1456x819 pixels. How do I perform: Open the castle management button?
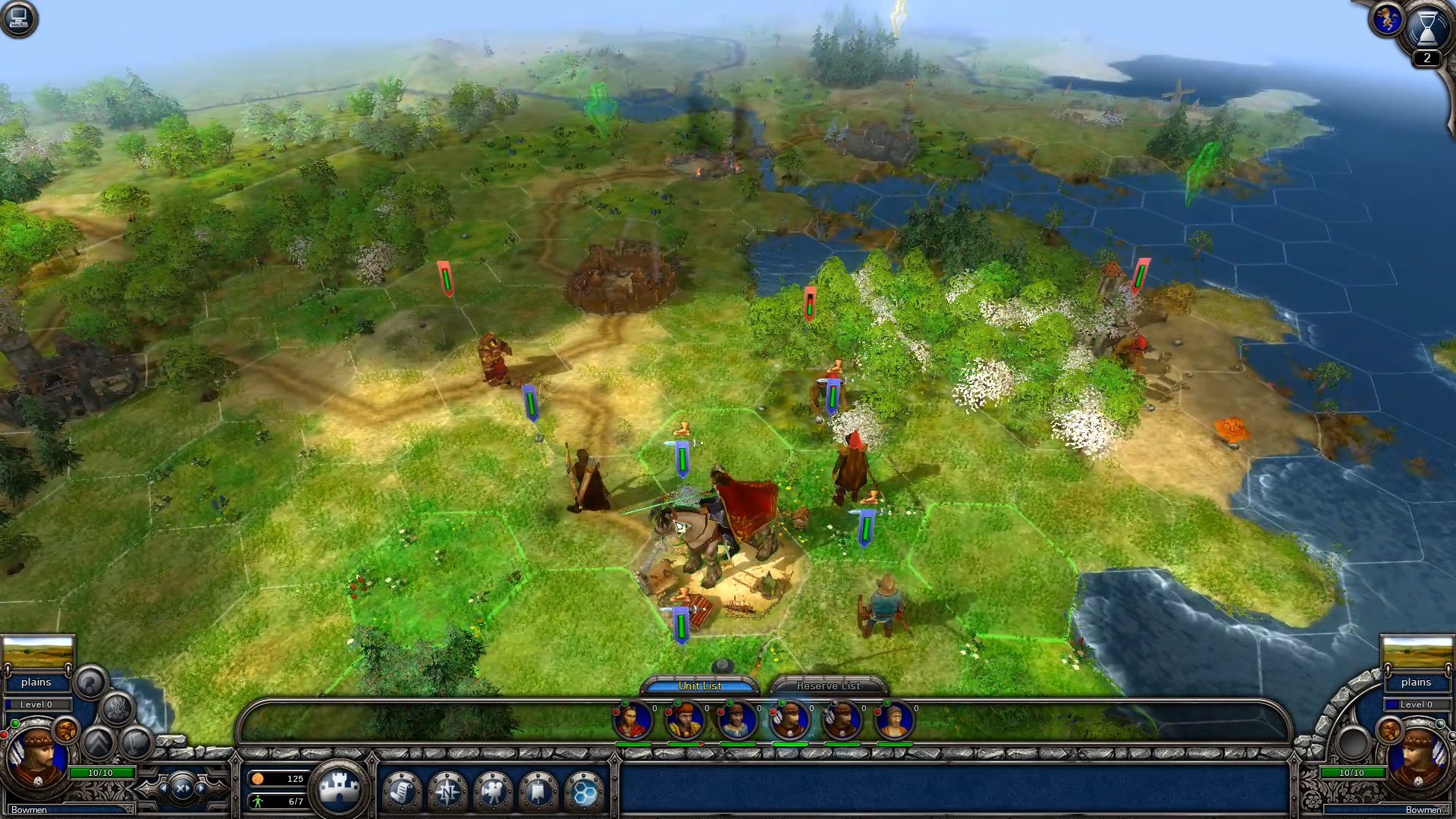338,789
